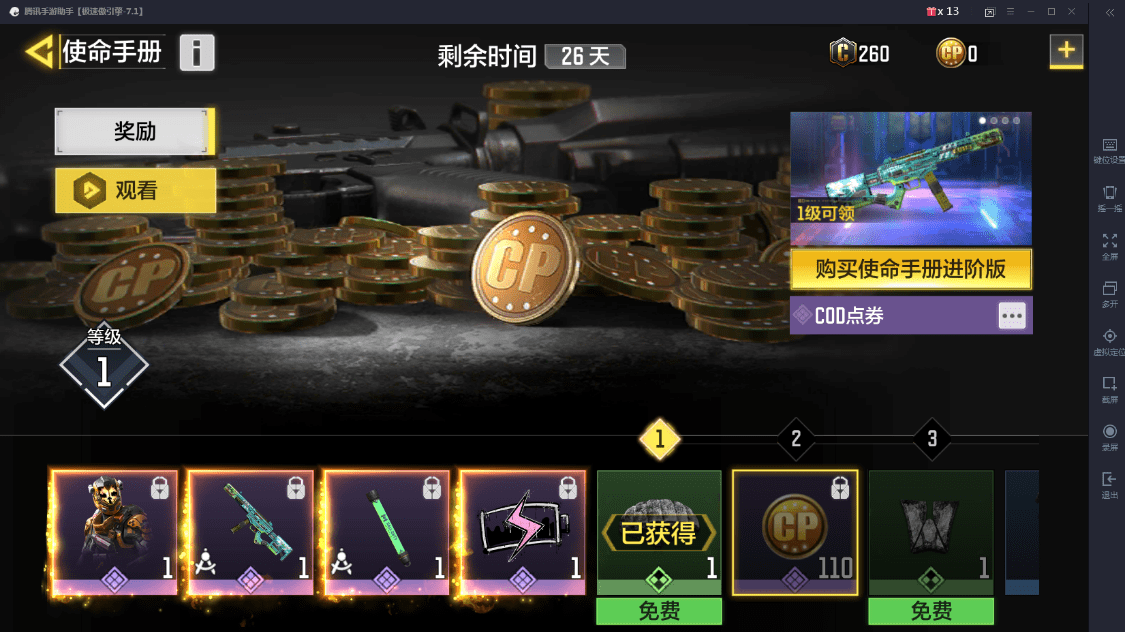Click the emulator 全屏 fullscreen button
Screen dimensions: 1125x632
tap(1110, 245)
